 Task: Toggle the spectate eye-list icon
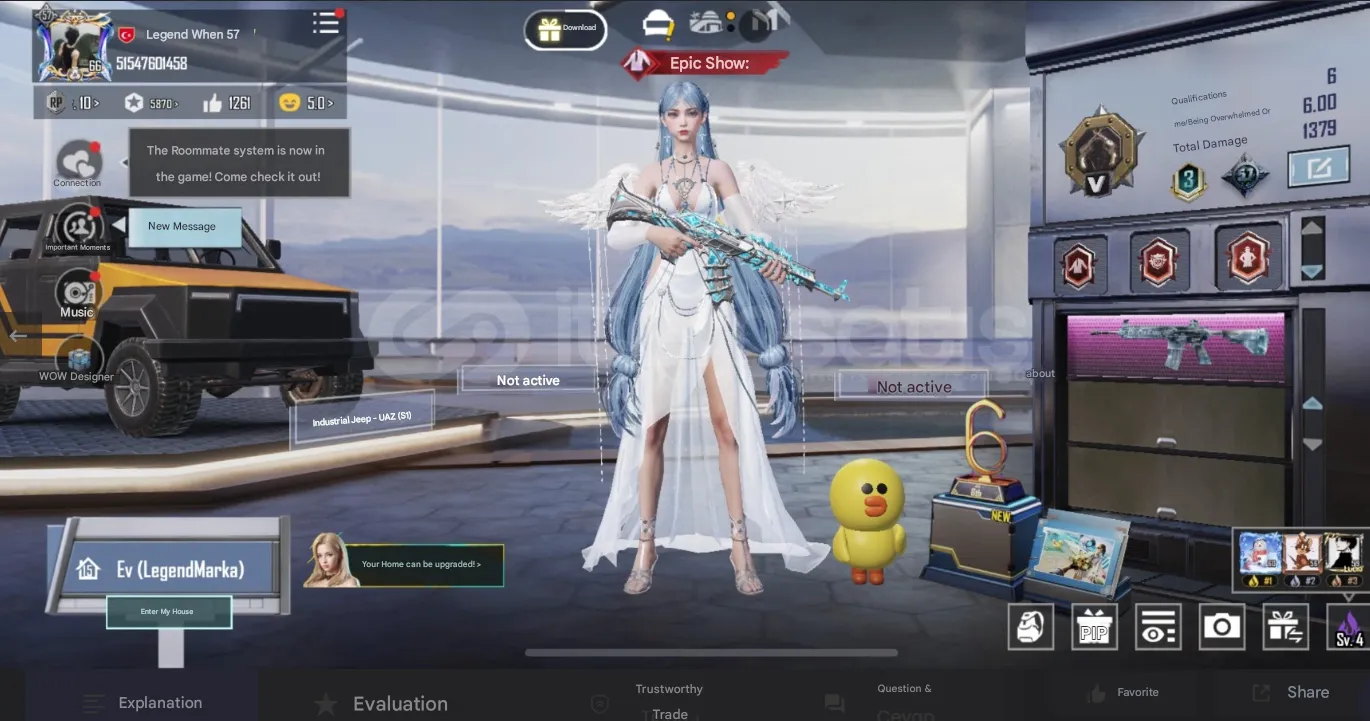pos(1158,626)
